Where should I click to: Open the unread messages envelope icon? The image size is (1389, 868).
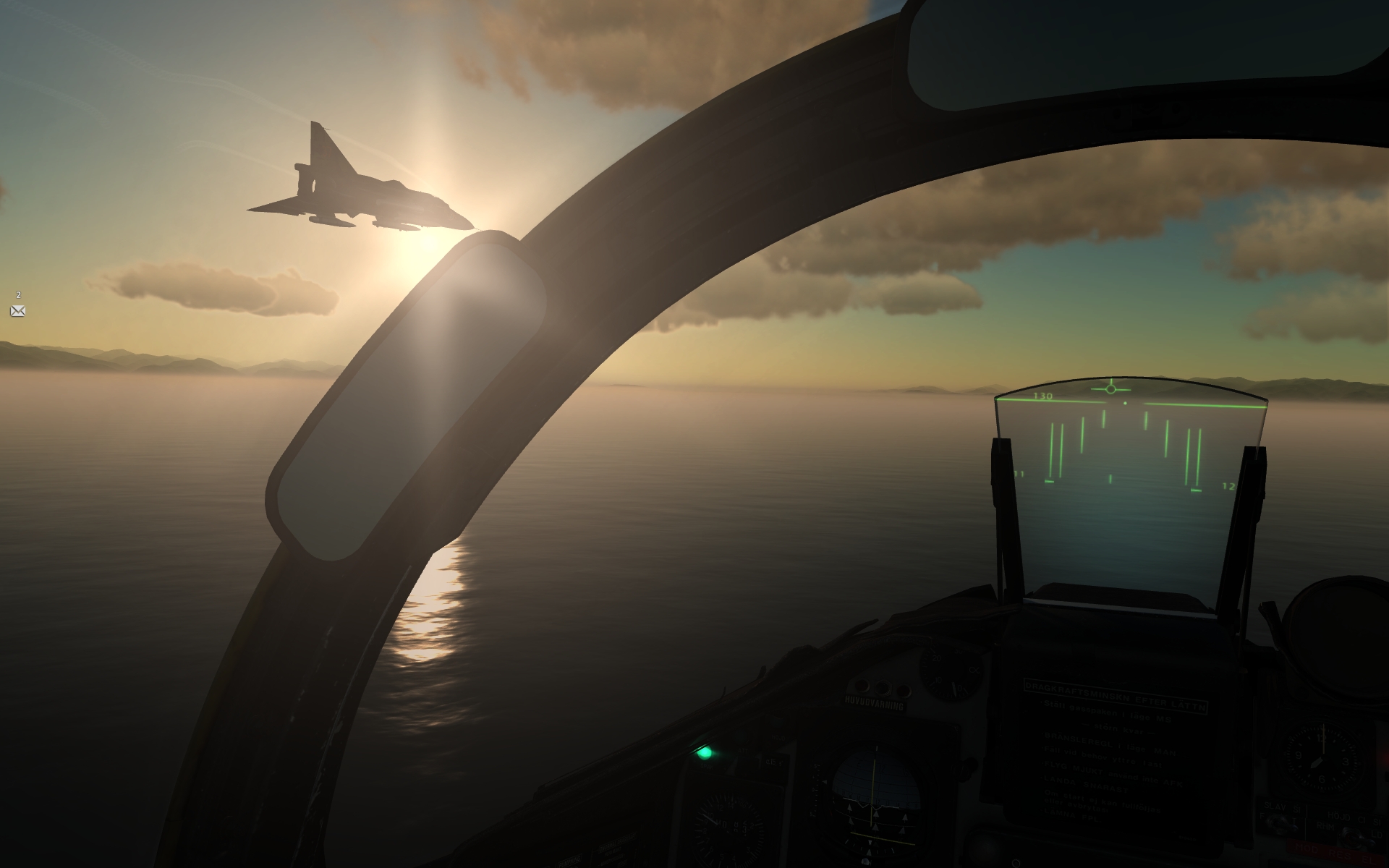[x=18, y=311]
